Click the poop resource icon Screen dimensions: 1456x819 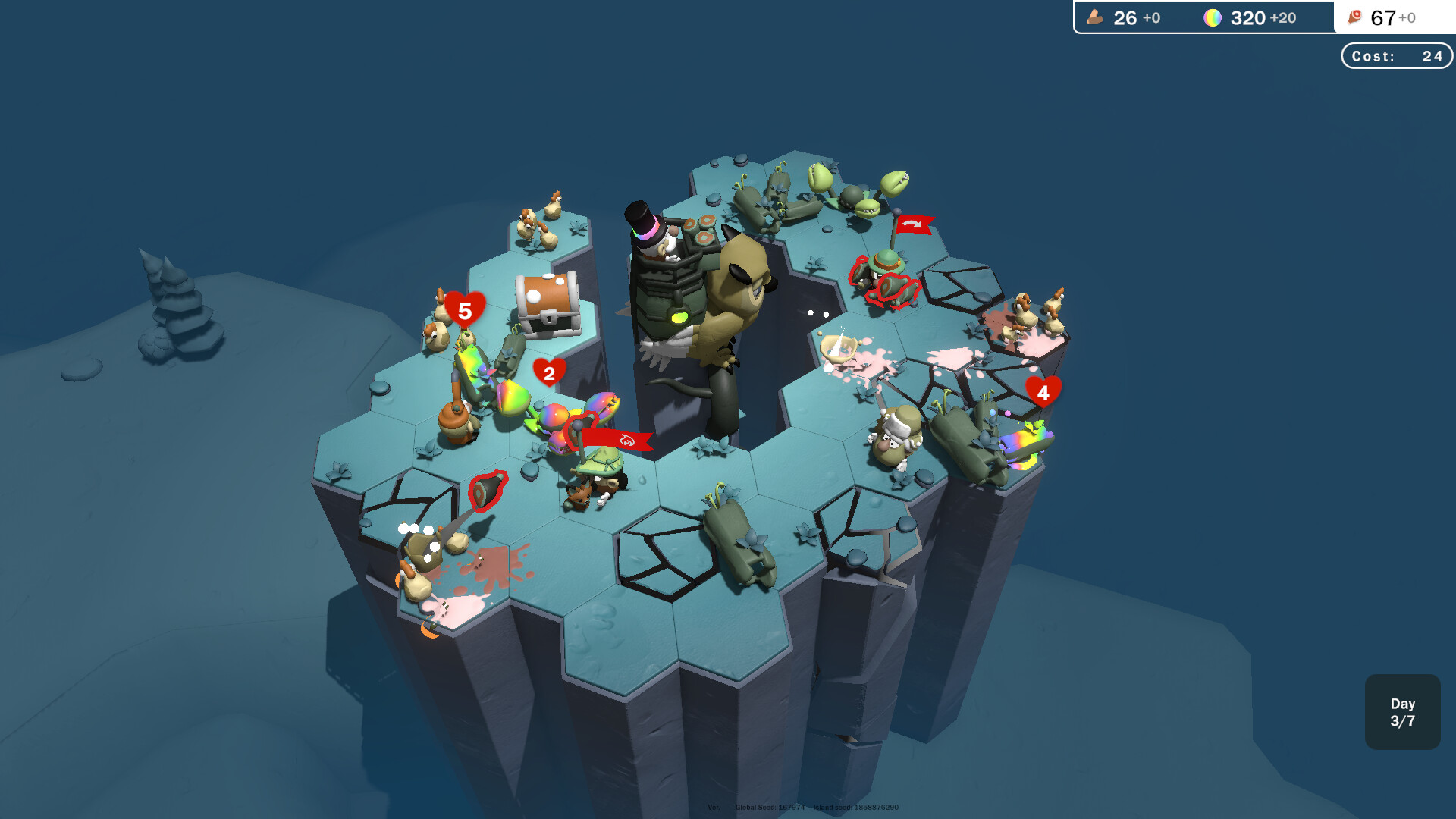1095,17
